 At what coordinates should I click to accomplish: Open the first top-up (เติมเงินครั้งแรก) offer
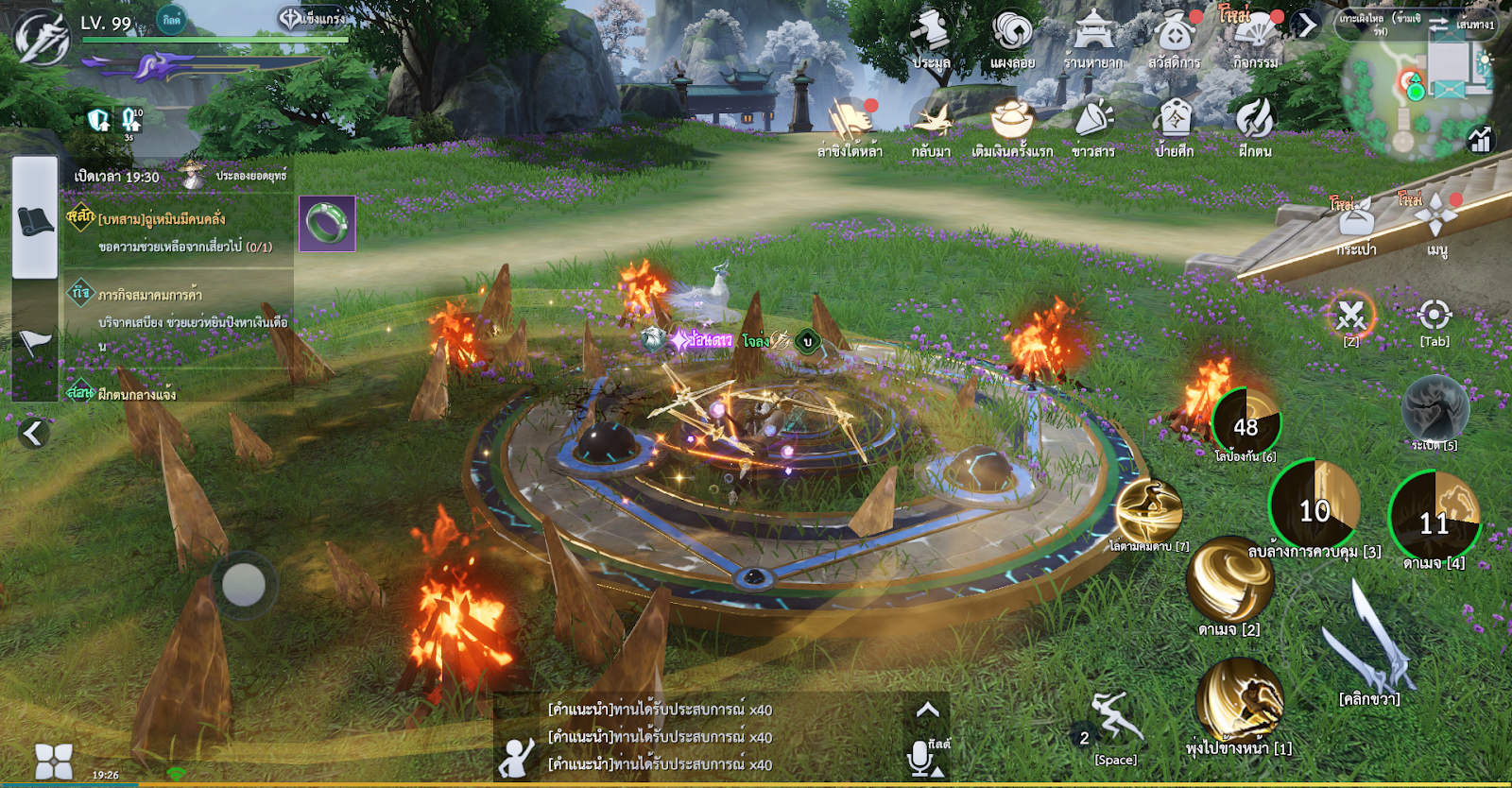pyautogui.click(x=1012, y=125)
